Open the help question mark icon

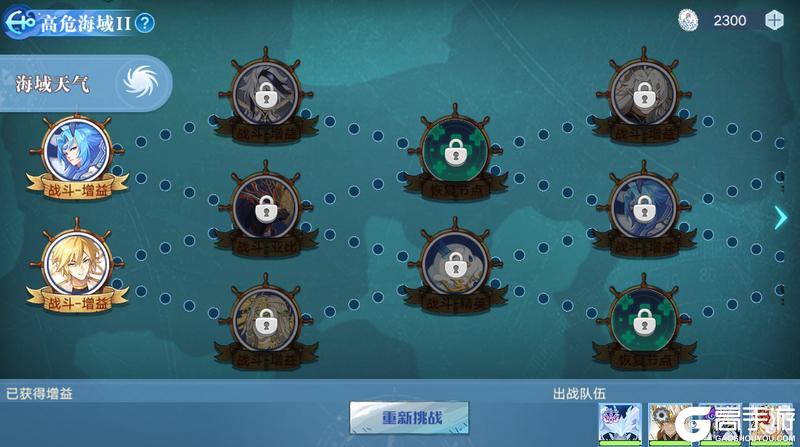click(146, 23)
